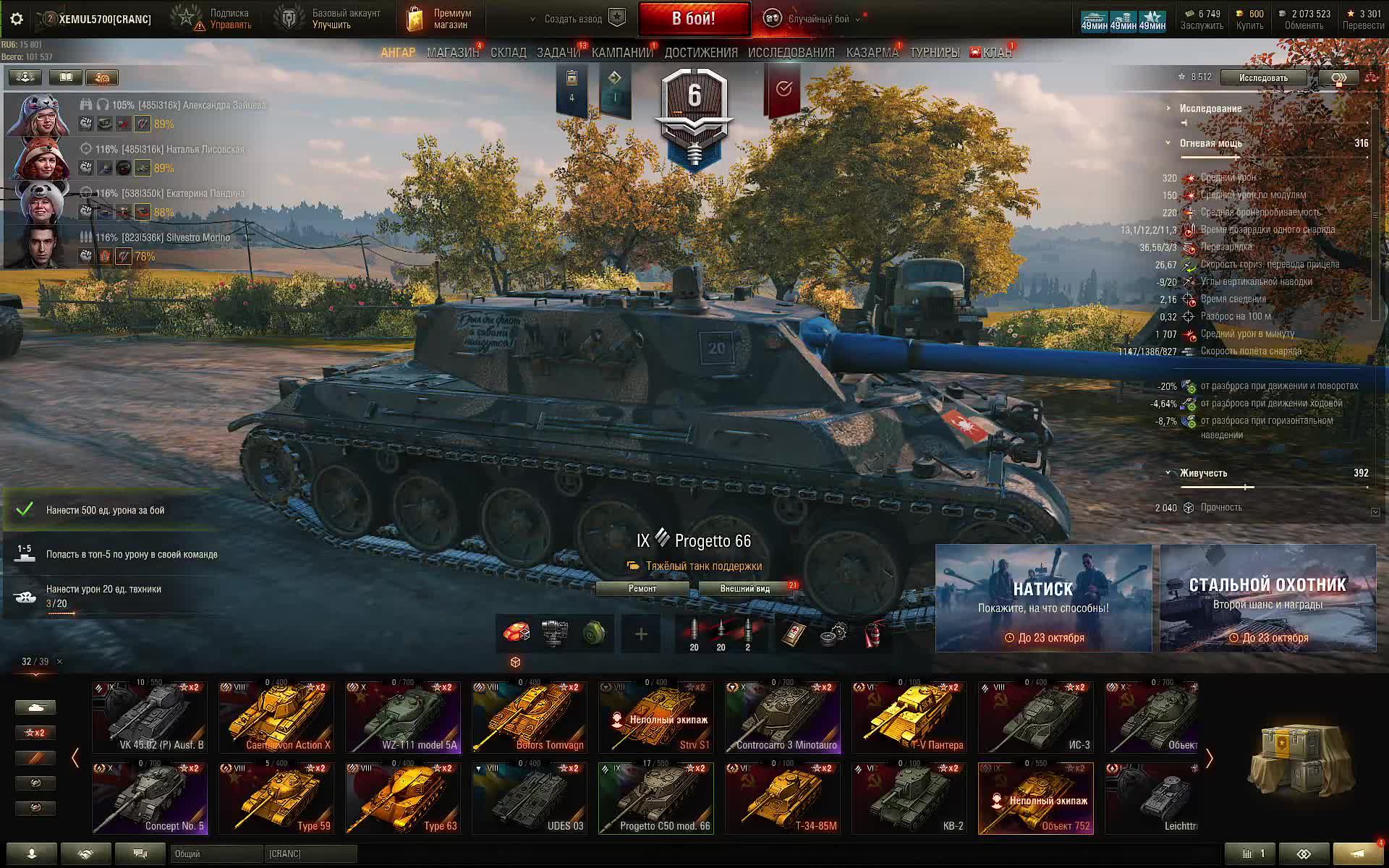Click the Исследовать button
This screenshot has width=1389, height=868.
(x=1262, y=77)
